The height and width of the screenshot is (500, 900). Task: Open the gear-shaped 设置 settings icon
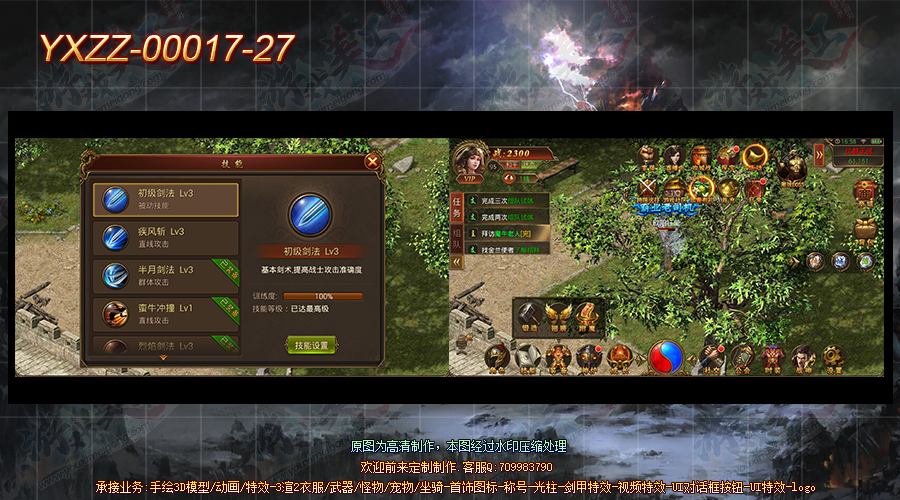(x=832, y=357)
